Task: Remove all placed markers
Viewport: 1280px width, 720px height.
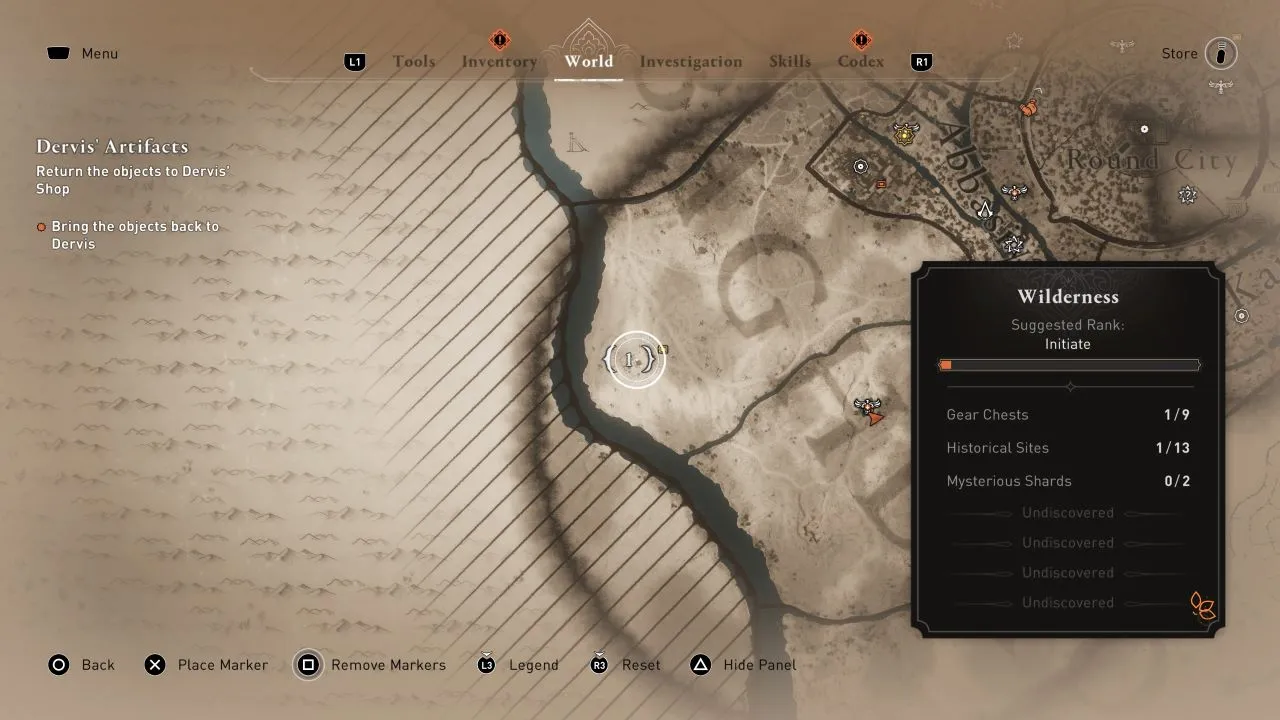Action: 370,665
